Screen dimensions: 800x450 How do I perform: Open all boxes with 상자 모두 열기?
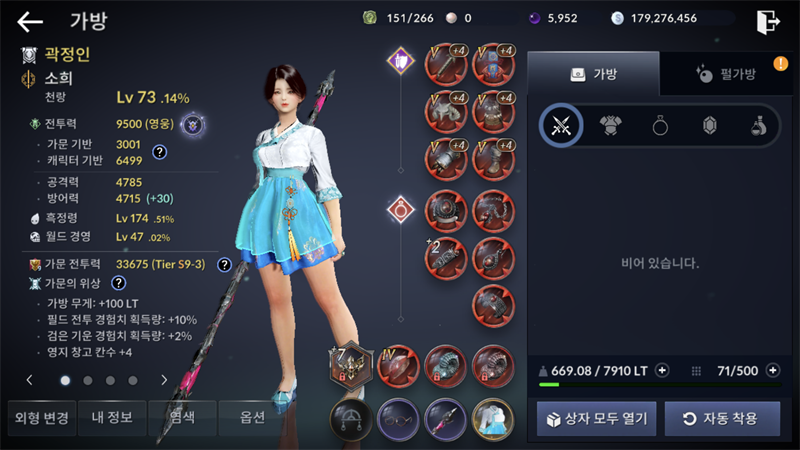pos(597,418)
